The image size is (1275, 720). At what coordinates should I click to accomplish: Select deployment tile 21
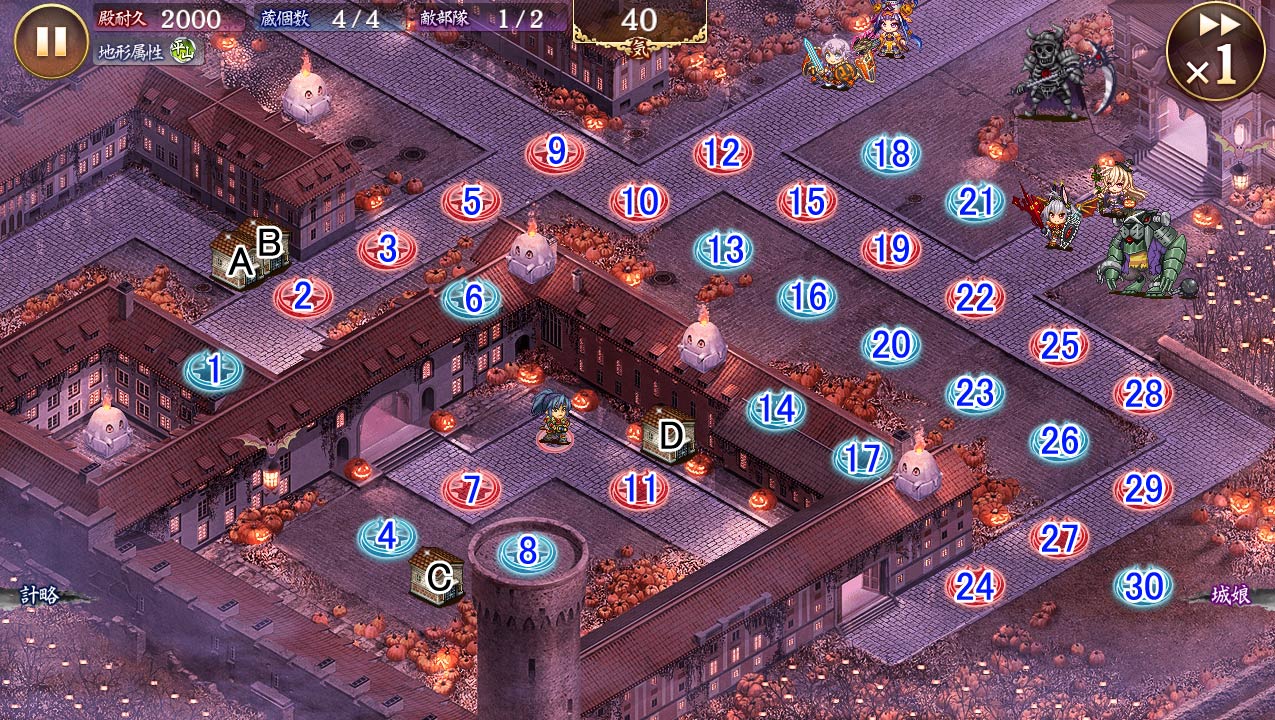point(975,202)
